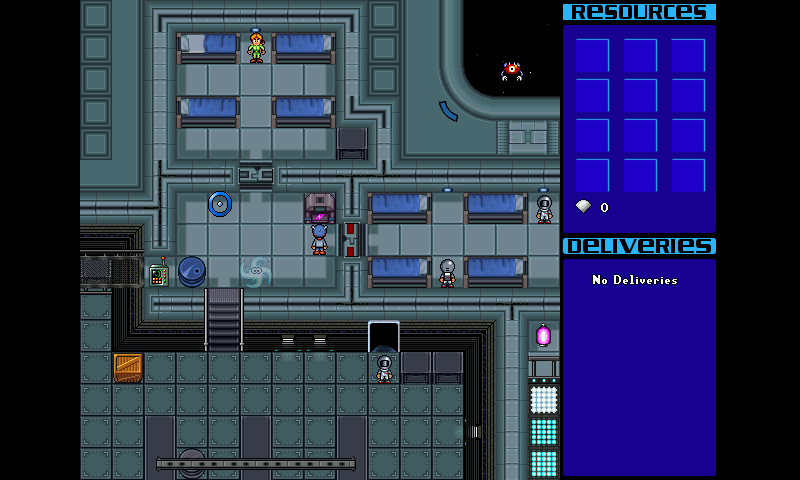Open the Deliveries panel header
800x480 pixels.
[639, 246]
